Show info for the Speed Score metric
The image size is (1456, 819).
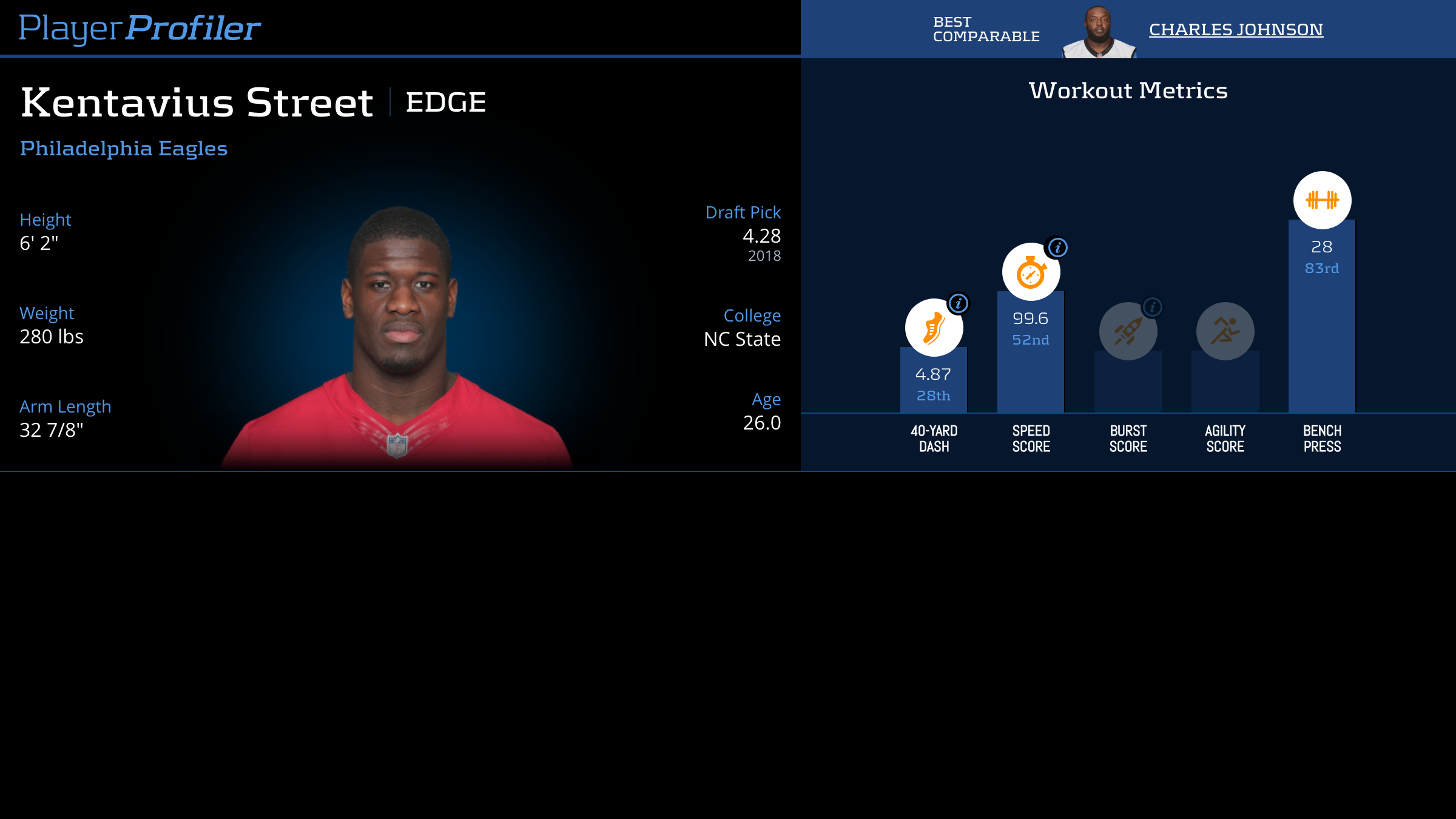(x=1057, y=248)
